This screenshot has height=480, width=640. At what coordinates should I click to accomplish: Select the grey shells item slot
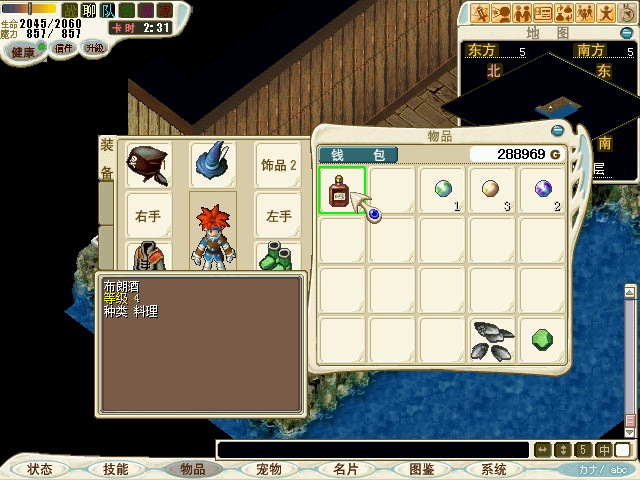coord(493,340)
